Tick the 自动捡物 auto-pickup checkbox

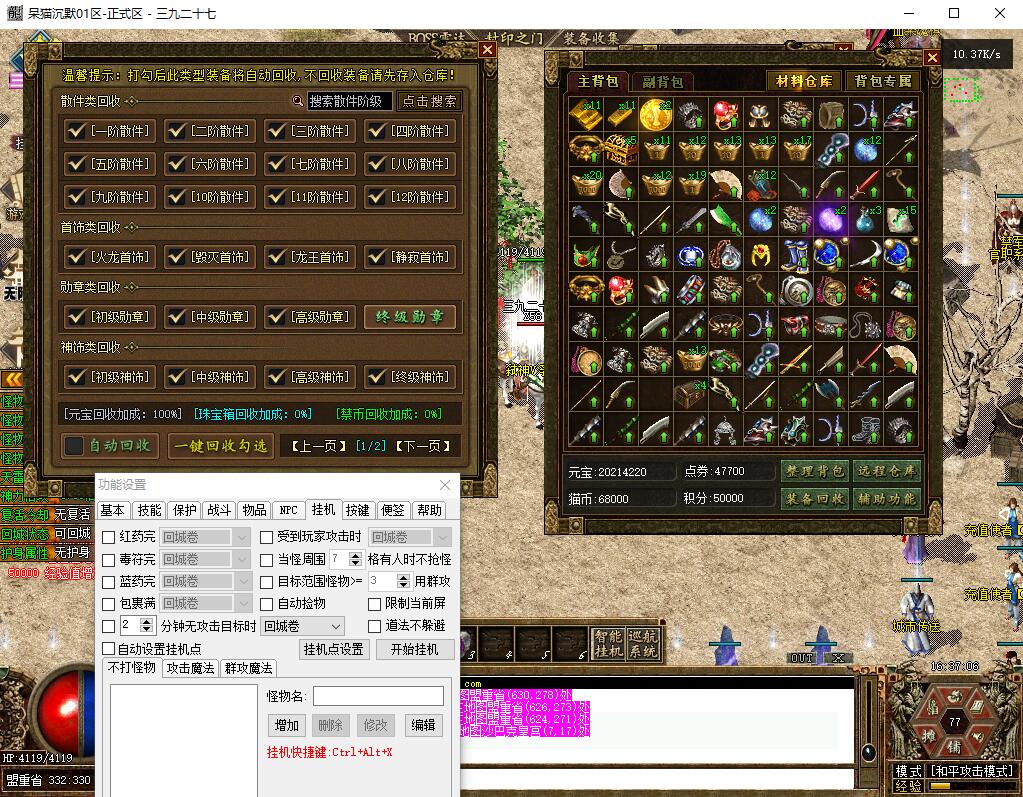267,604
